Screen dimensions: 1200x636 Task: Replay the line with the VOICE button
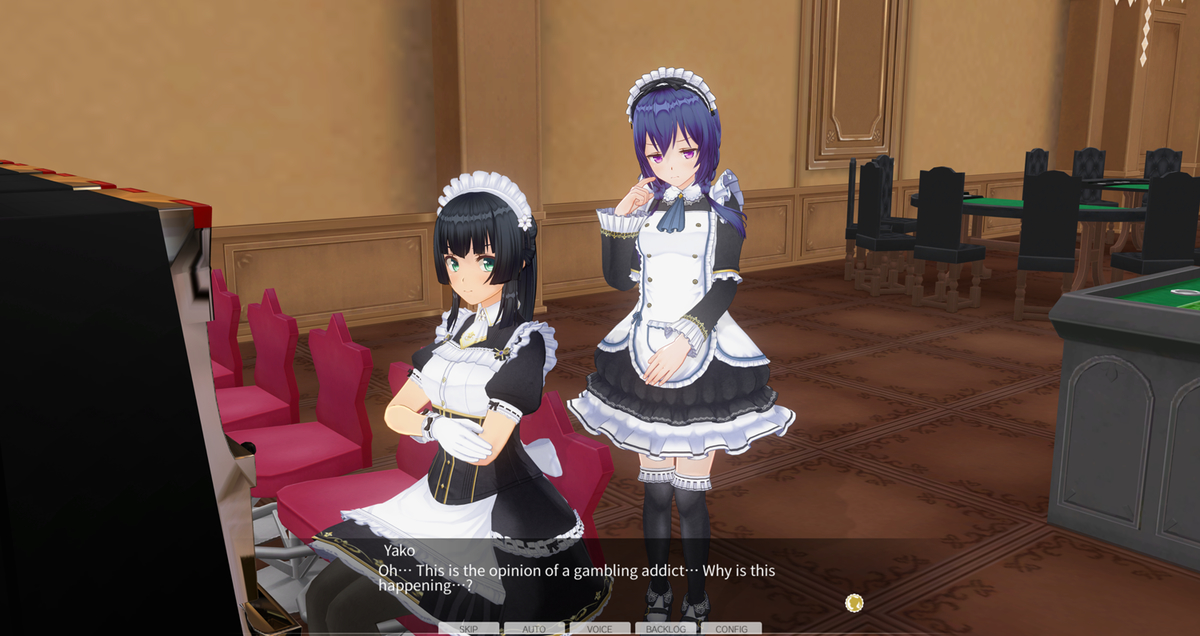pos(600,629)
